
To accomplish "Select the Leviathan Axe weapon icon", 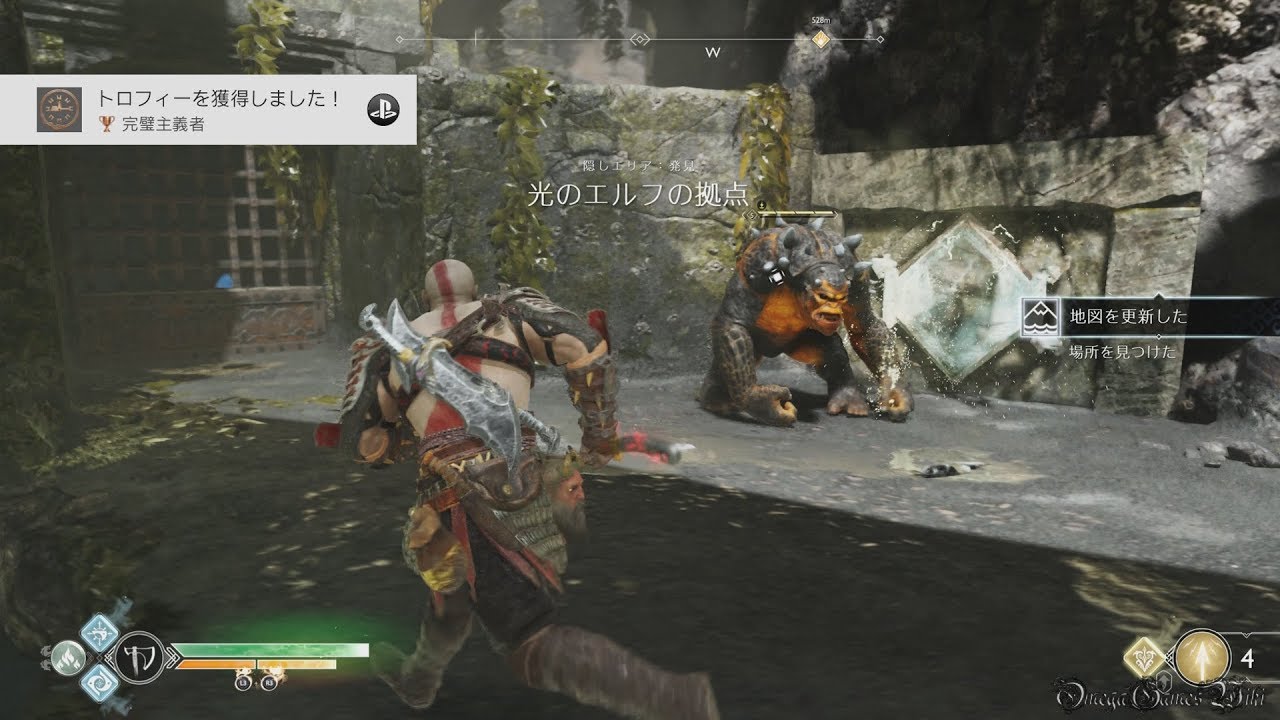I will [x=139, y=657].
